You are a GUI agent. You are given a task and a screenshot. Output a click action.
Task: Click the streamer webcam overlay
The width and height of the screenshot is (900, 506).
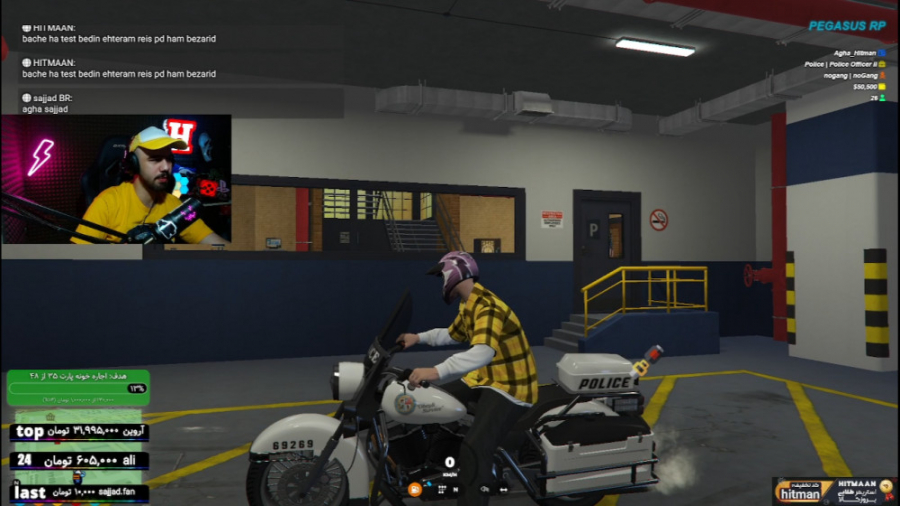116,179
